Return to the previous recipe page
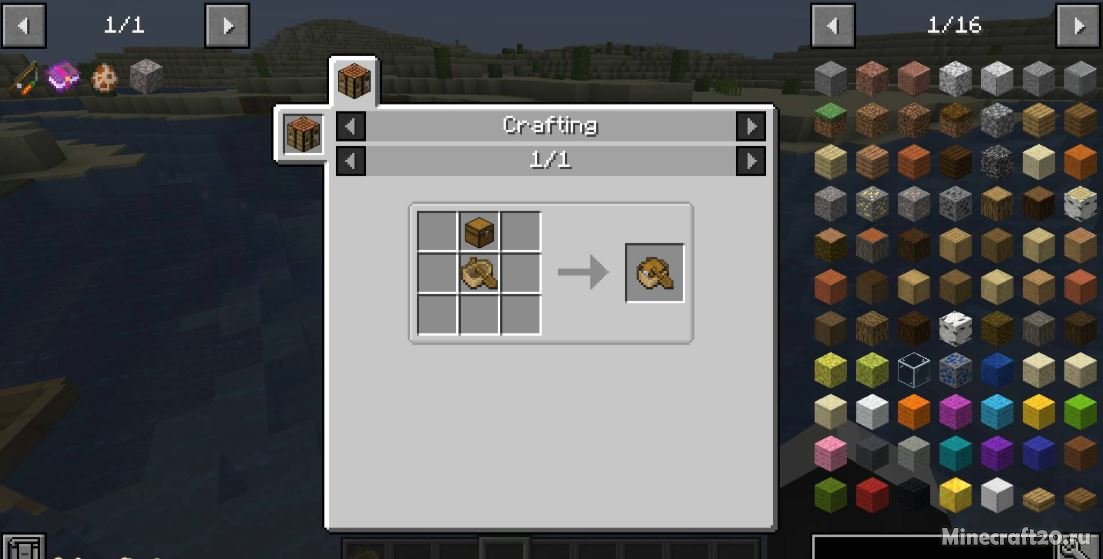The height and width of the screenshot is (559, 1103). pos(351,160)
